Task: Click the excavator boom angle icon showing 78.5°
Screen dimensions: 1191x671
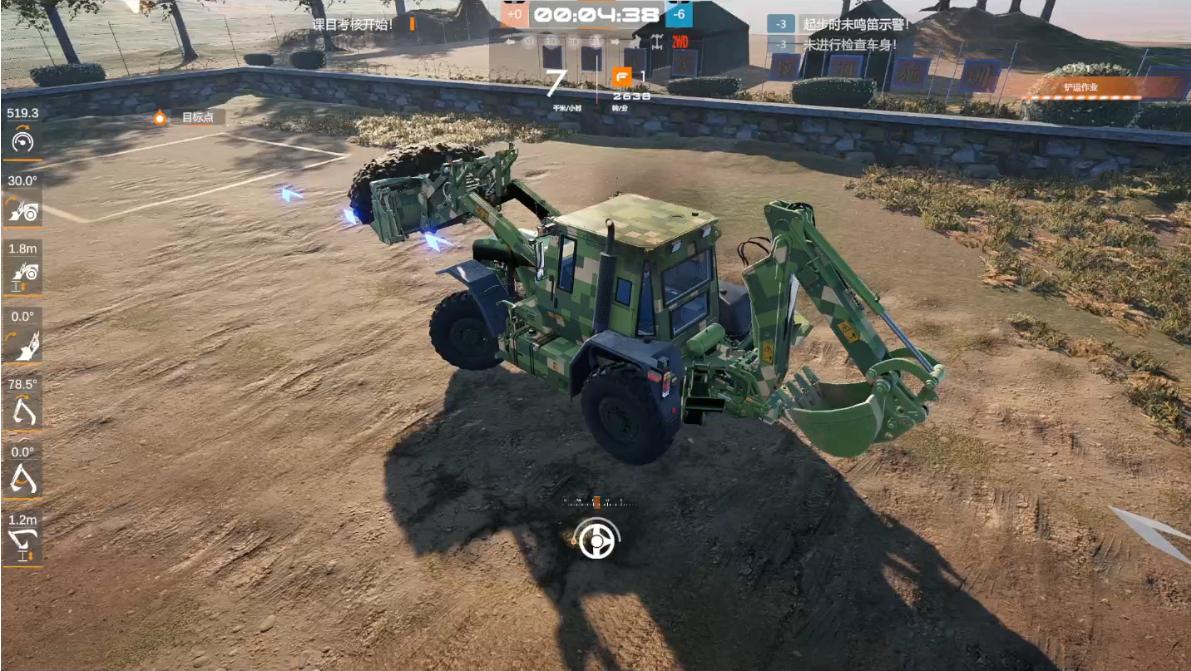Action: [22, 411]
